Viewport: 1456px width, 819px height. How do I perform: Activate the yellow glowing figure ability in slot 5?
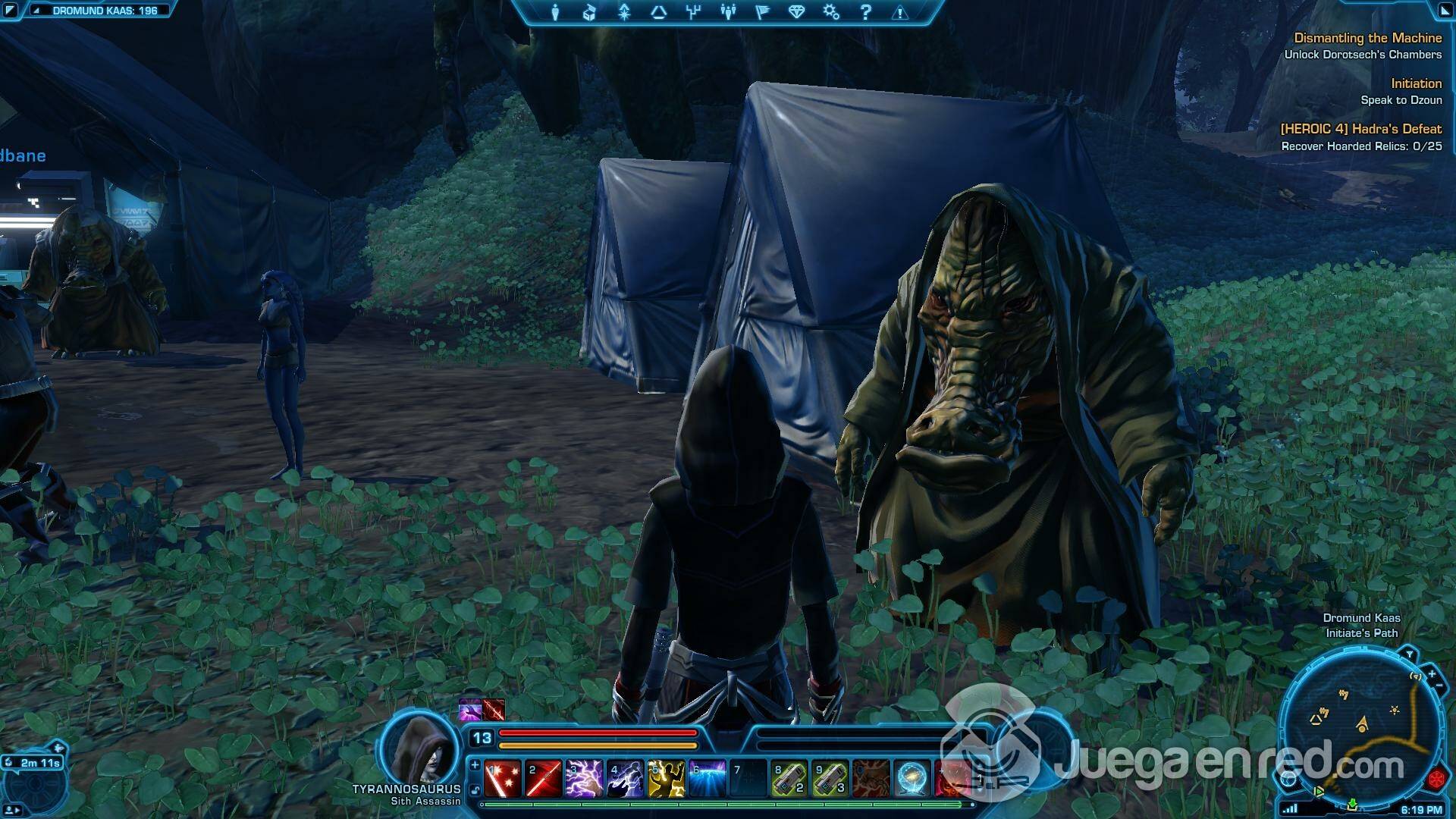click(666, 779)
